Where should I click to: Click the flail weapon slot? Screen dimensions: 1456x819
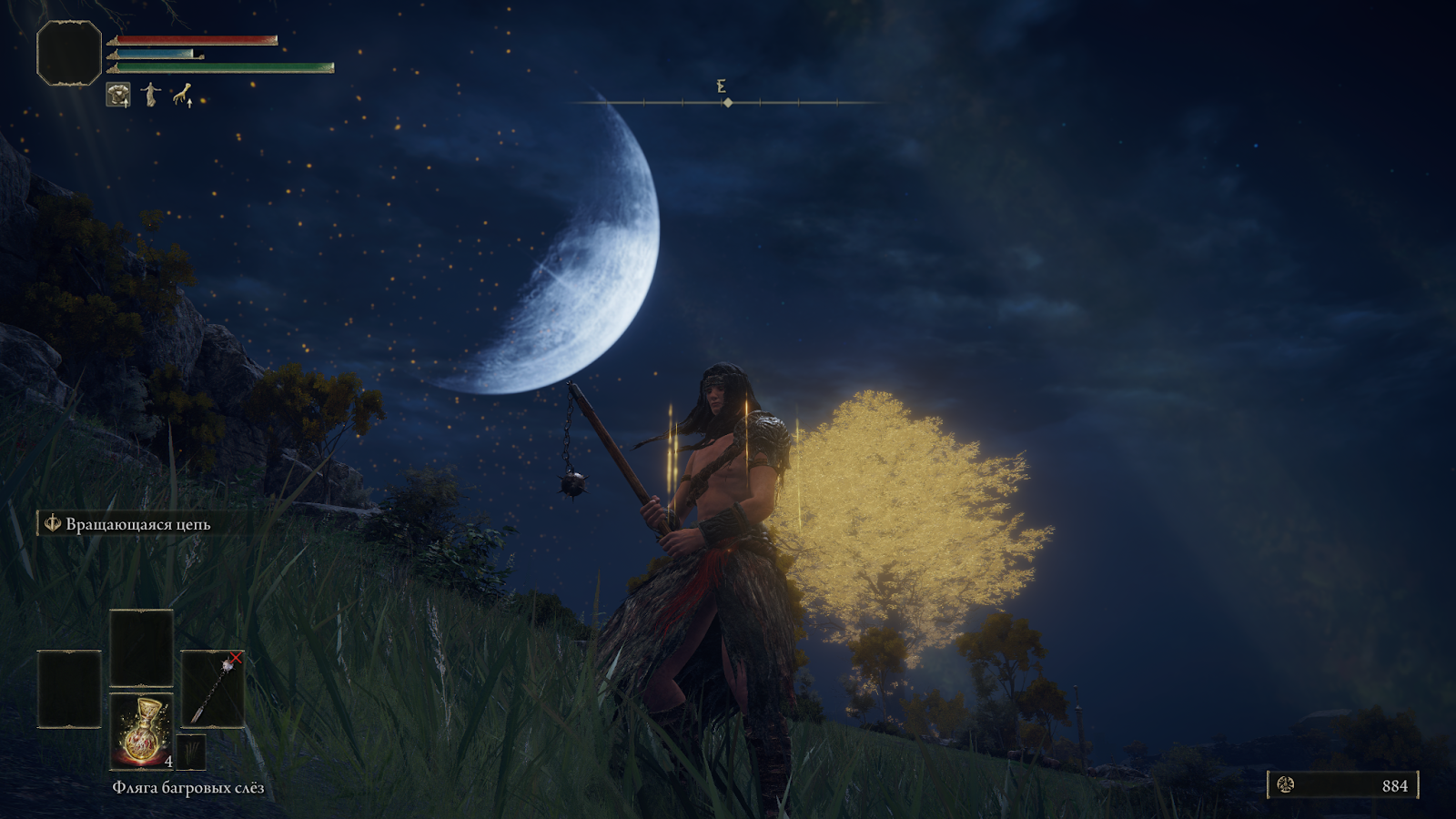coord(213,689)
